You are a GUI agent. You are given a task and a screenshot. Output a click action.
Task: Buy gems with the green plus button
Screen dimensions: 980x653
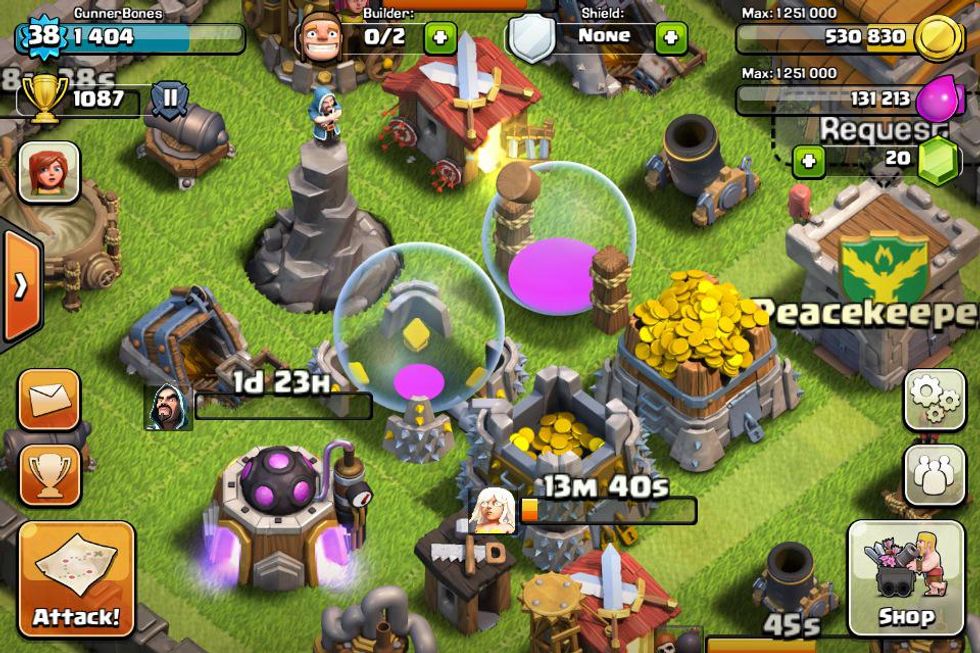coord(808,160)
